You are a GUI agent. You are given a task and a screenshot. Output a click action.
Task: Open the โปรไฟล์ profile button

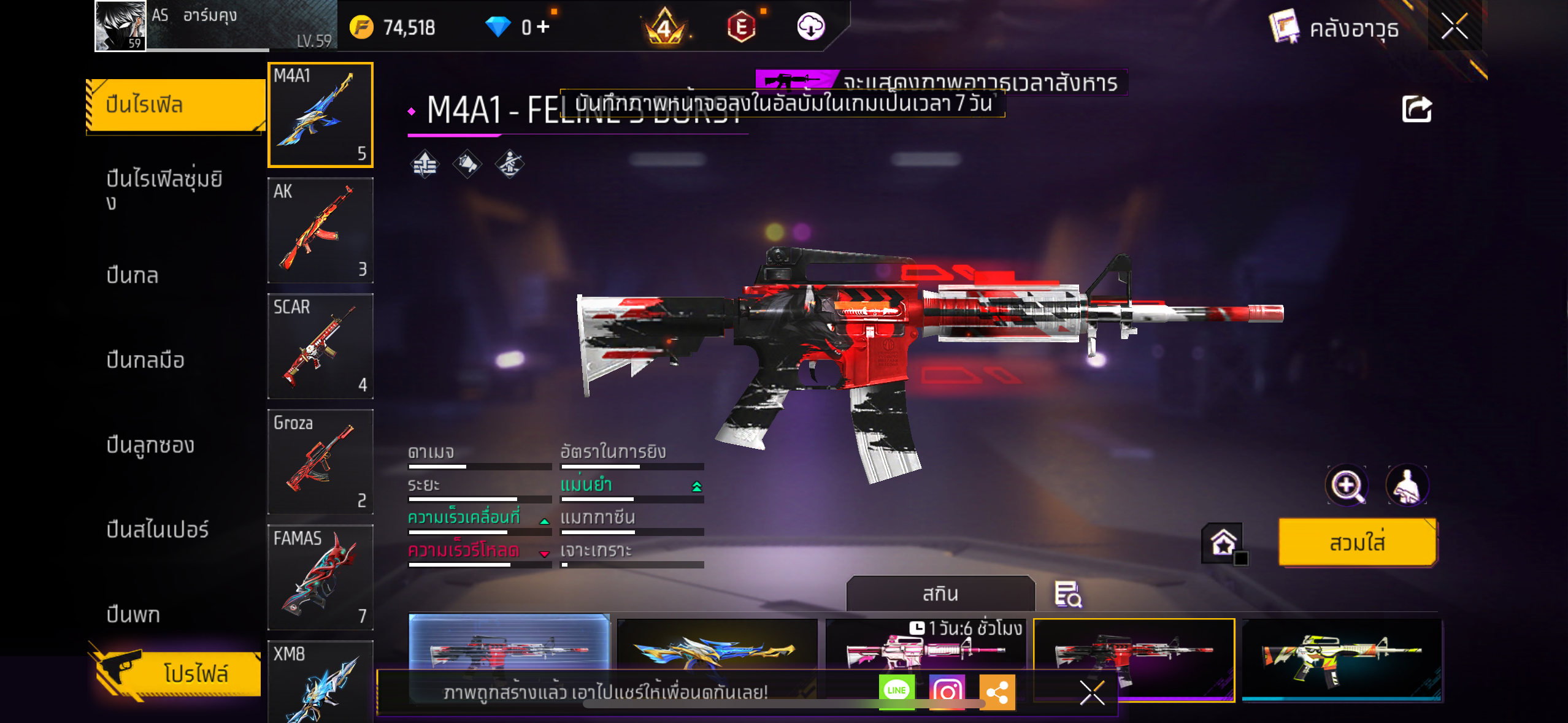coord(178,673)
